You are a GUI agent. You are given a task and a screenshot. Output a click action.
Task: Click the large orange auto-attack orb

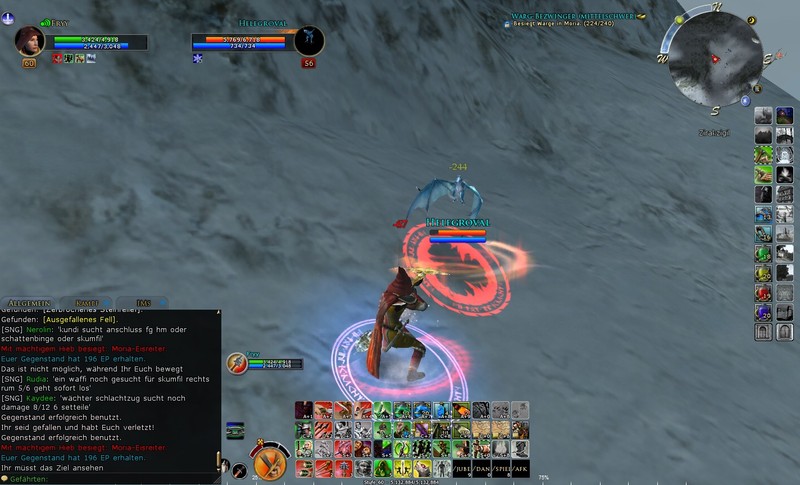(269, 464)
